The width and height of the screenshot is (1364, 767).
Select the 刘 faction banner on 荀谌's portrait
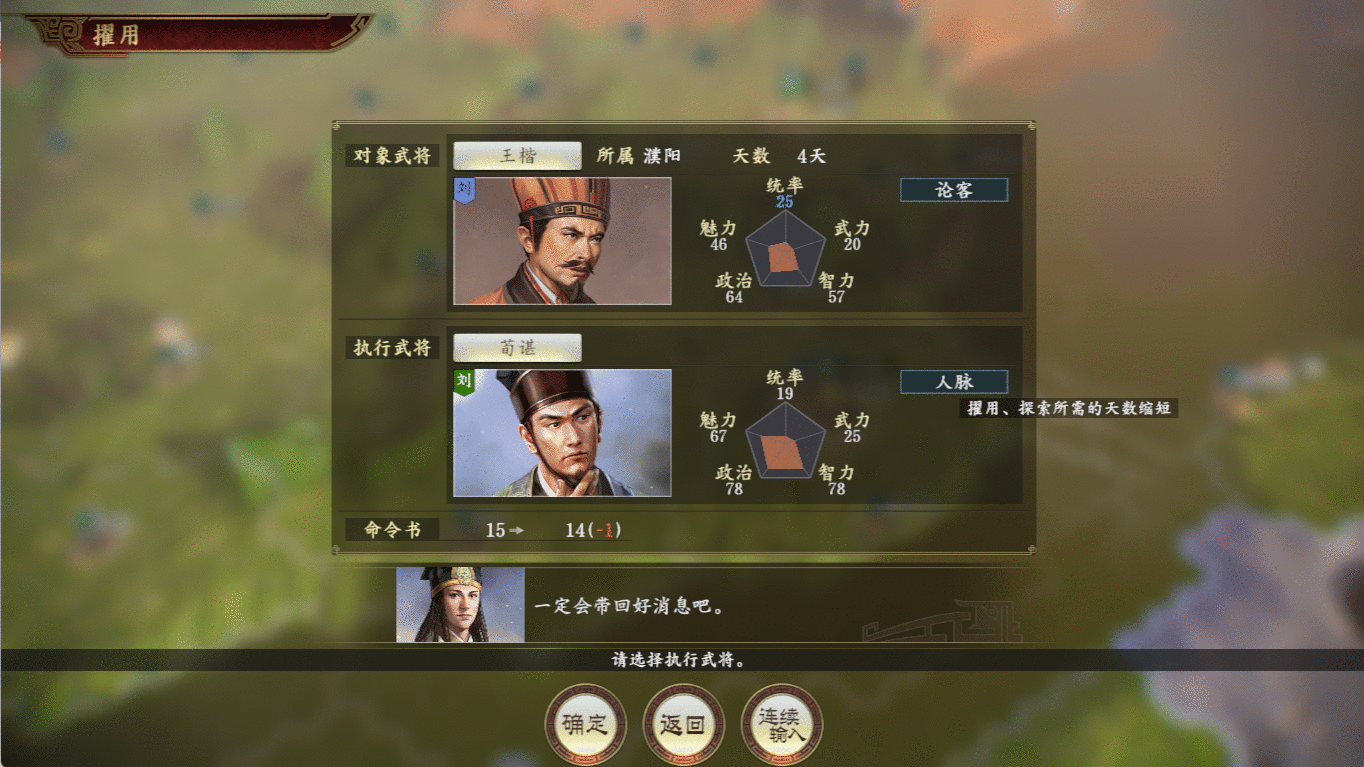click(x=461, y=379)
